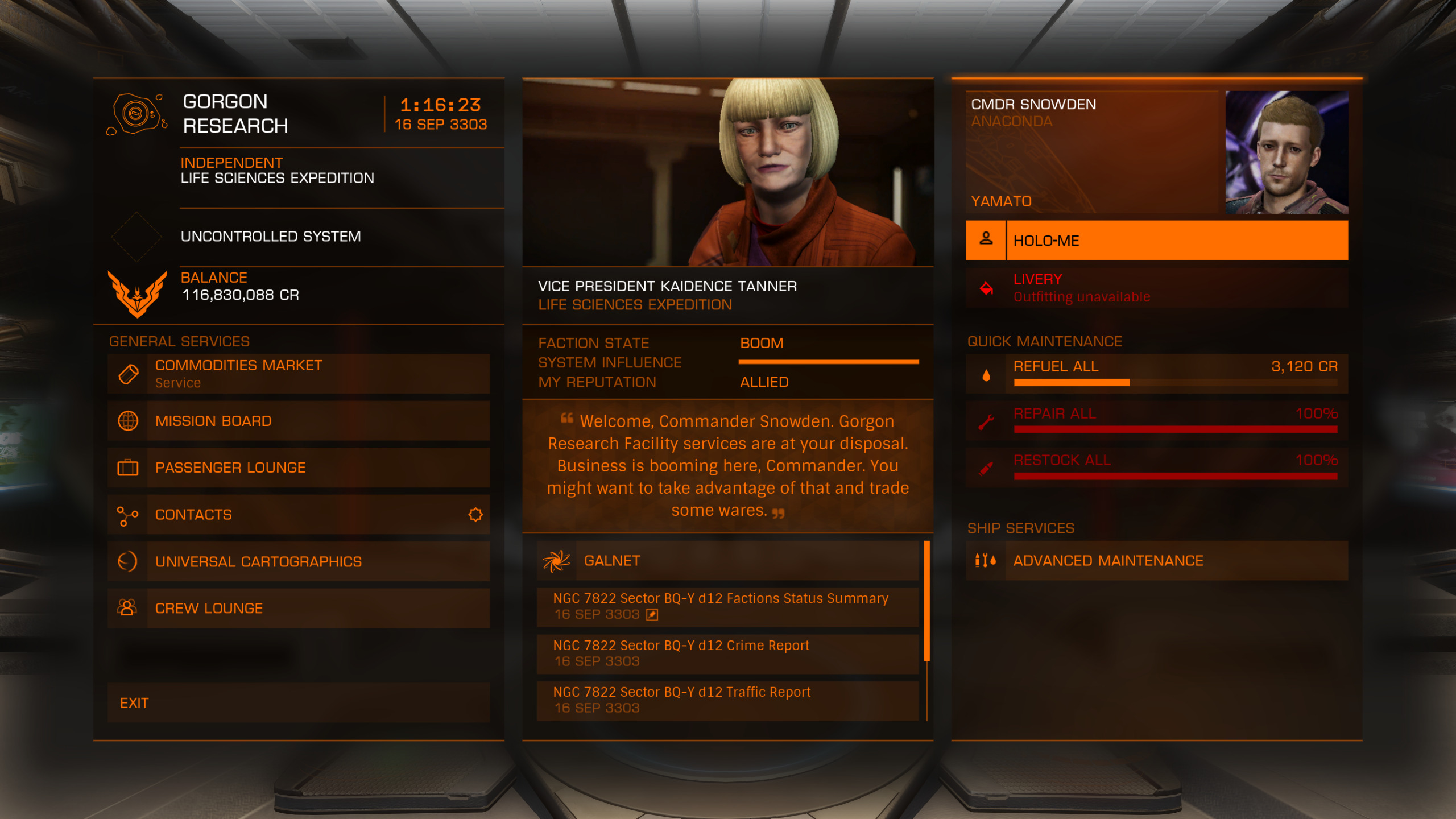The image size is (1456, 819).
Task: Exit the station services menu
Action: [x=299, y=703]
